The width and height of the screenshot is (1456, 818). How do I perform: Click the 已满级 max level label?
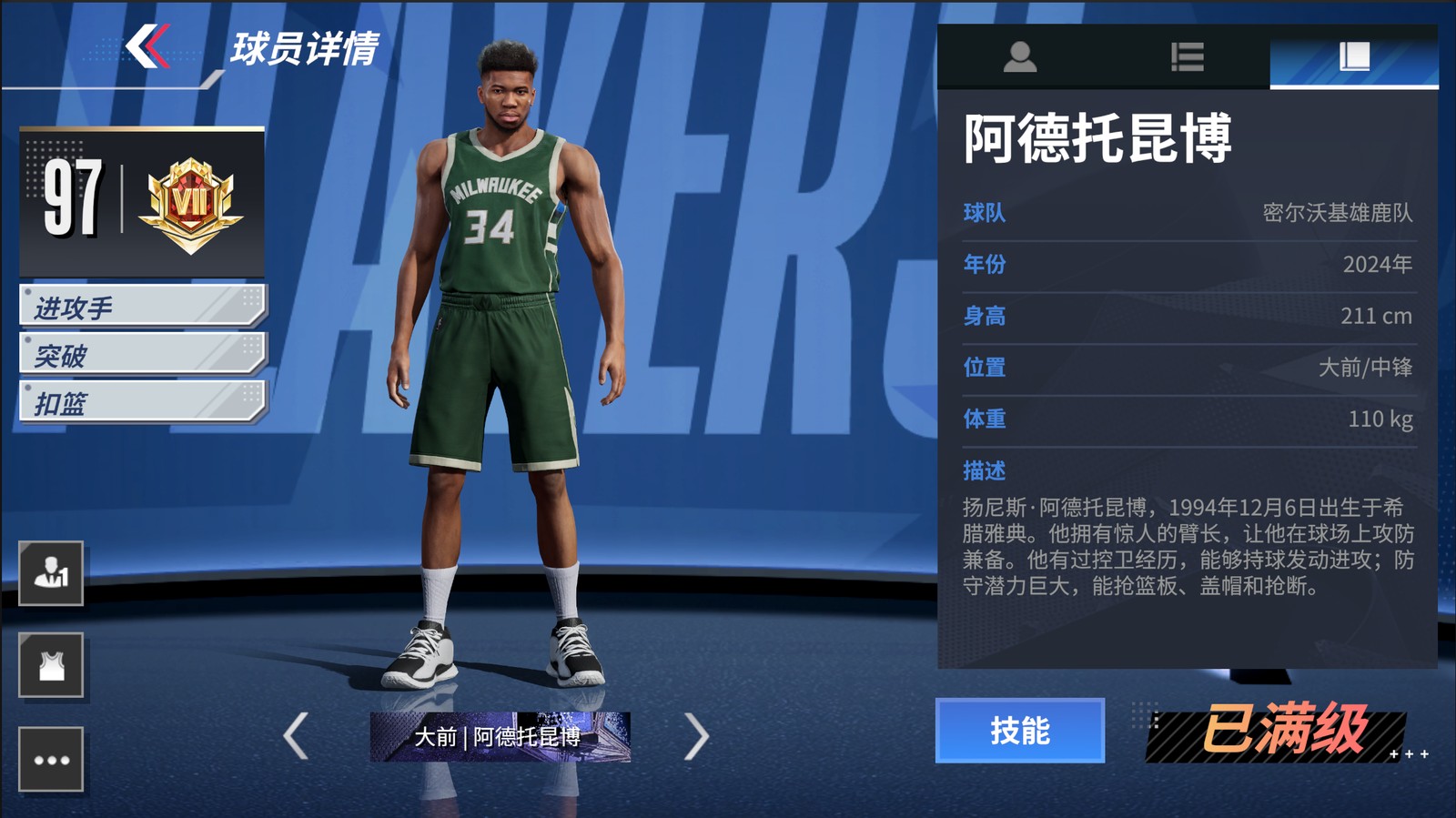point(1283,731)
